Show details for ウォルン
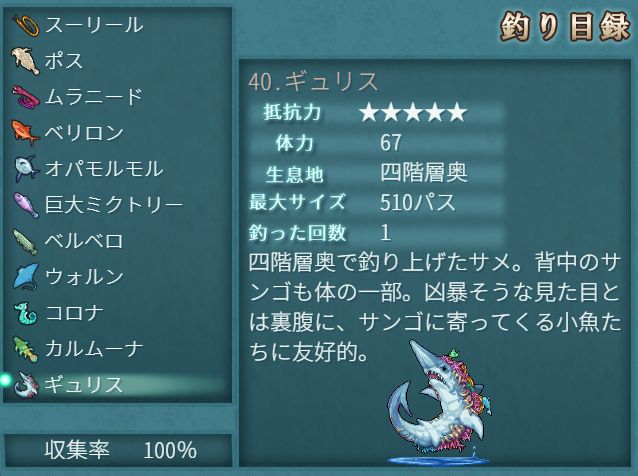The width and height of the screenshot is (638, 476). click(85, 277)
